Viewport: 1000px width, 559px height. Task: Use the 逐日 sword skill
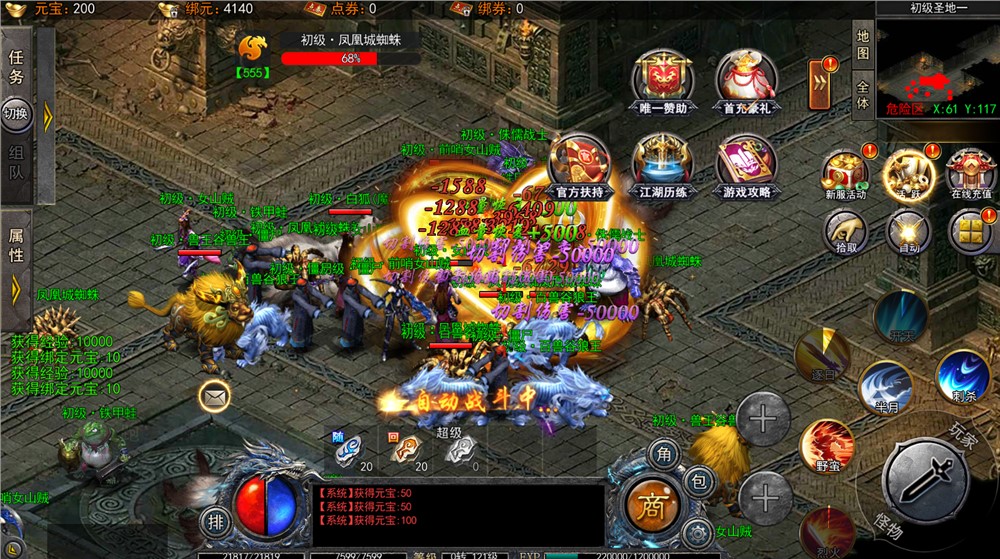coord(822,355)
